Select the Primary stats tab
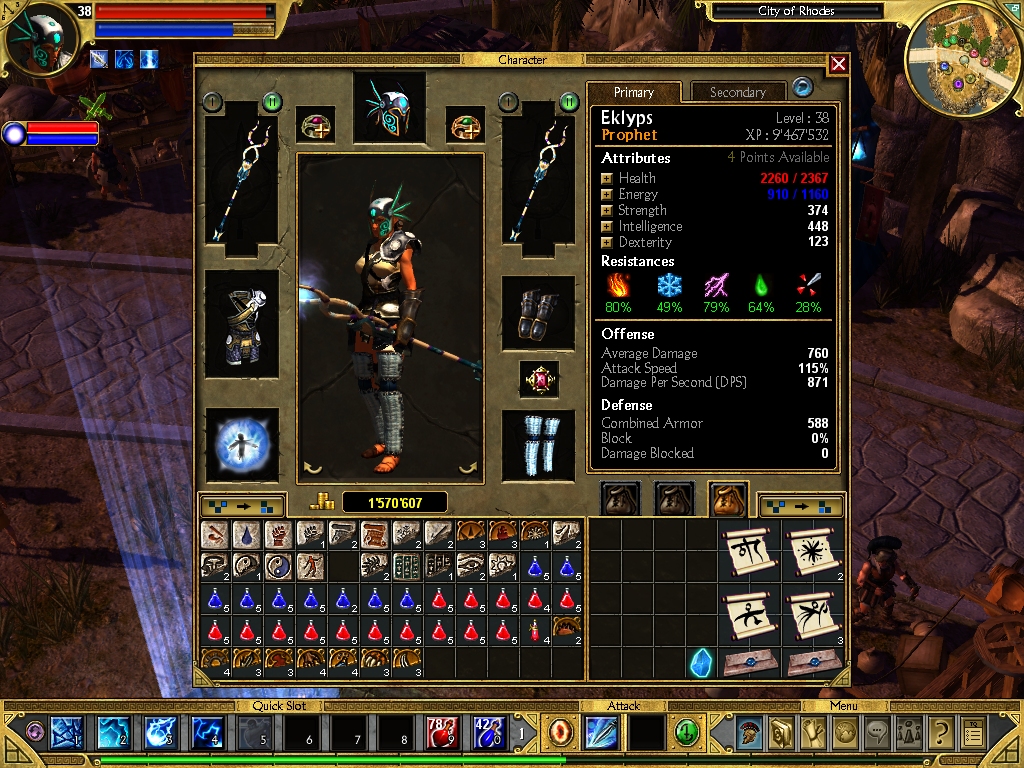 pos(633,92)
